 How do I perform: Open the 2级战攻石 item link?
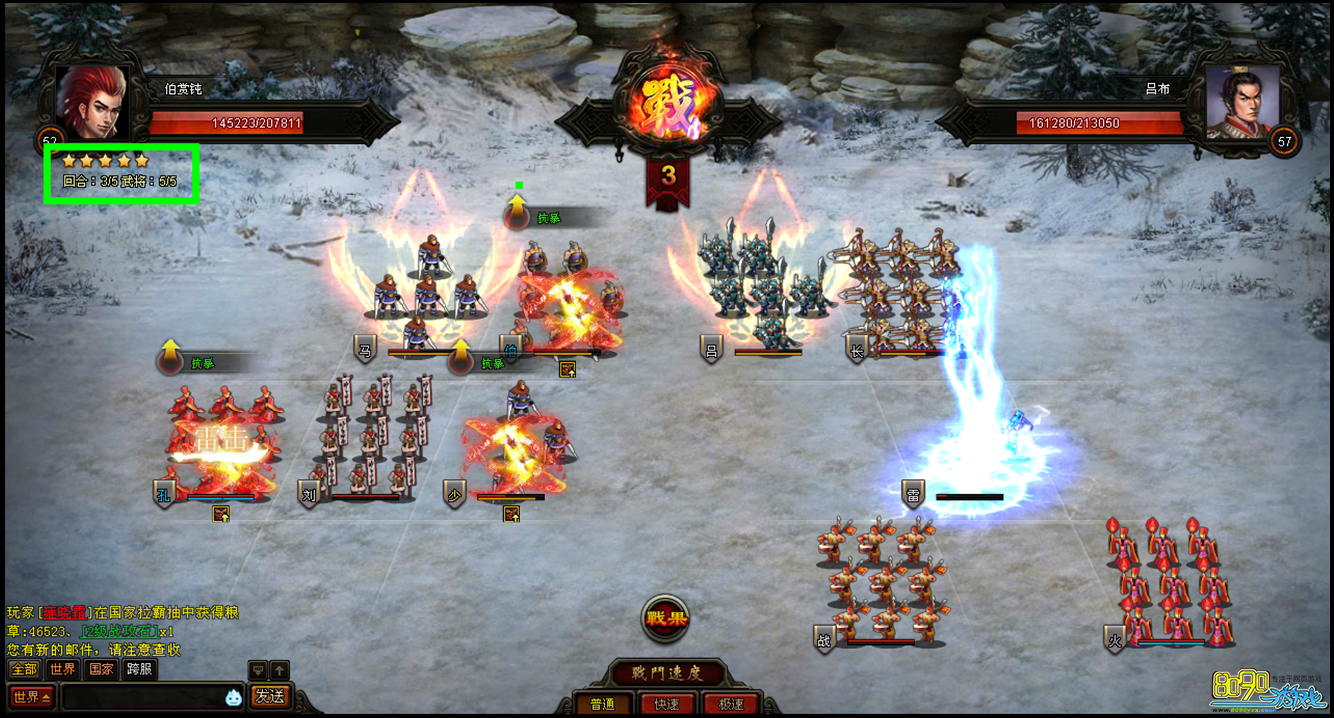[x=120, y=631]
